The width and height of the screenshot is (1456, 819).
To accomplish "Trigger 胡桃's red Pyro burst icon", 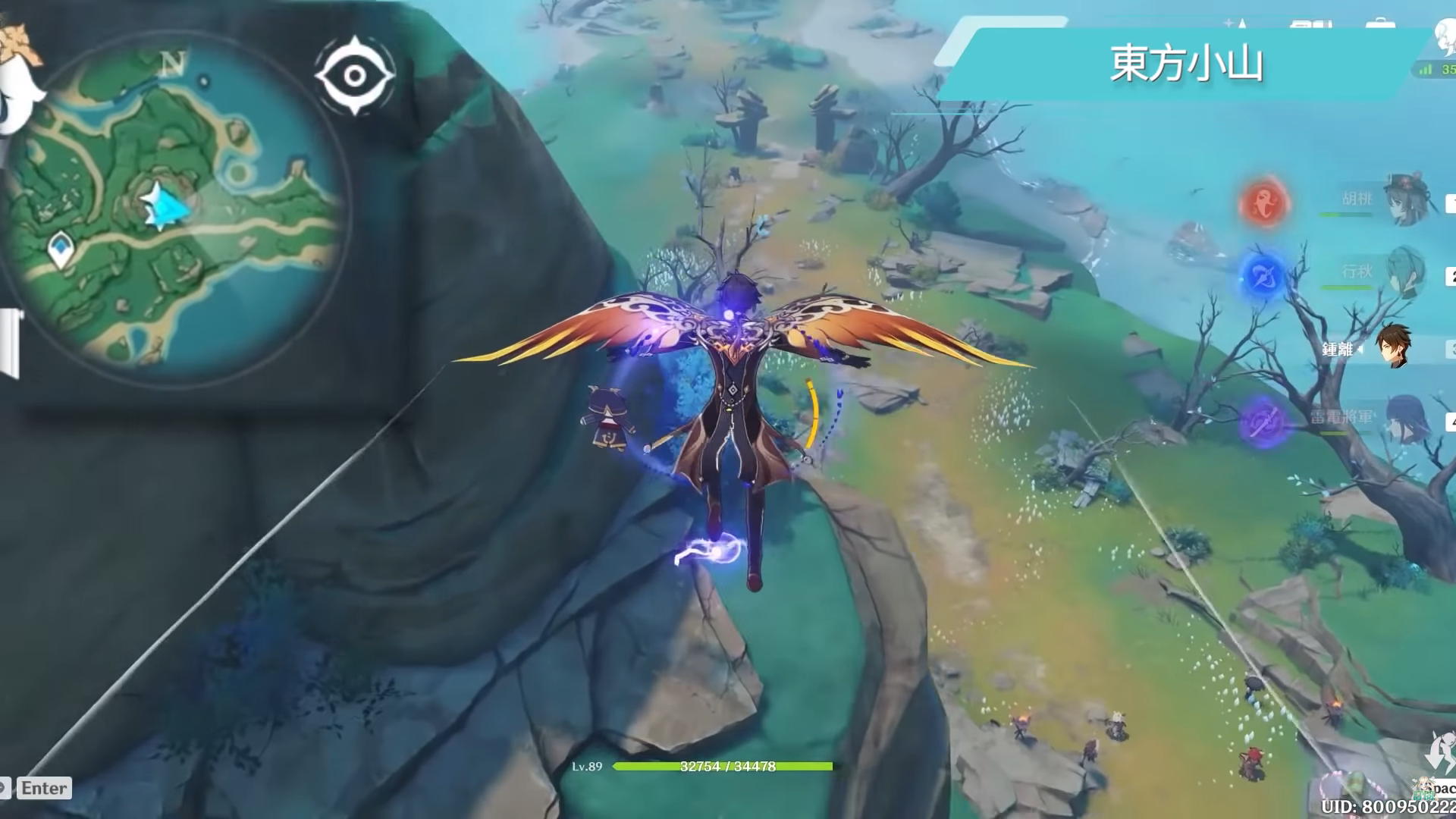I will (1264, 202).
